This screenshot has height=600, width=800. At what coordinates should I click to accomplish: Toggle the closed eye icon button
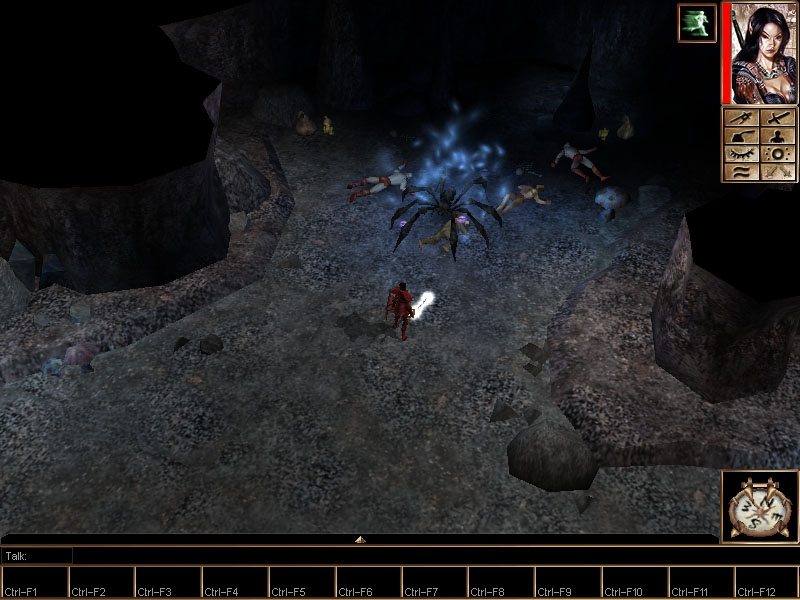click(742, 154)
